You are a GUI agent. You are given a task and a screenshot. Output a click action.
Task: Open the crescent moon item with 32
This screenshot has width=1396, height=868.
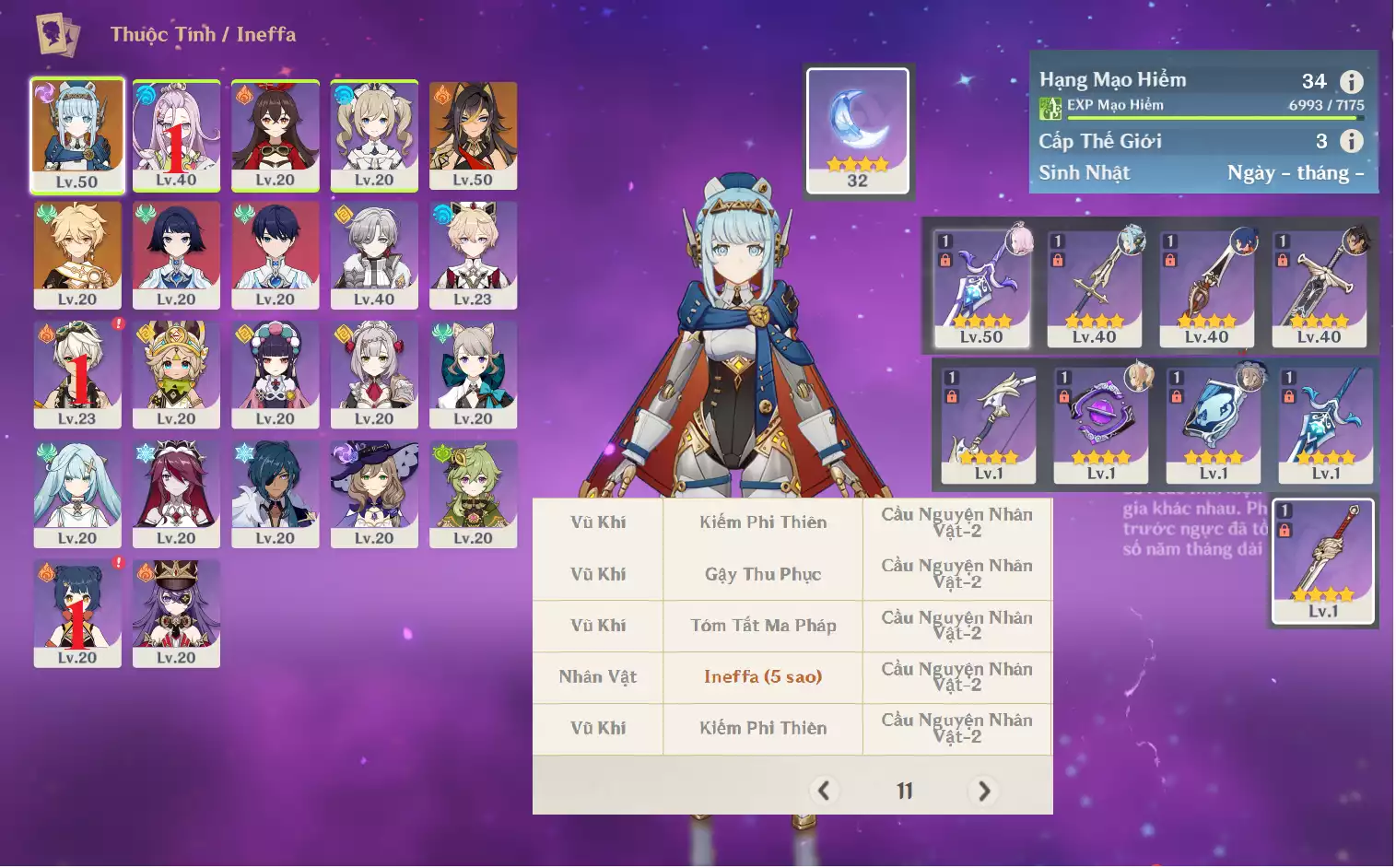coord(858,129)
